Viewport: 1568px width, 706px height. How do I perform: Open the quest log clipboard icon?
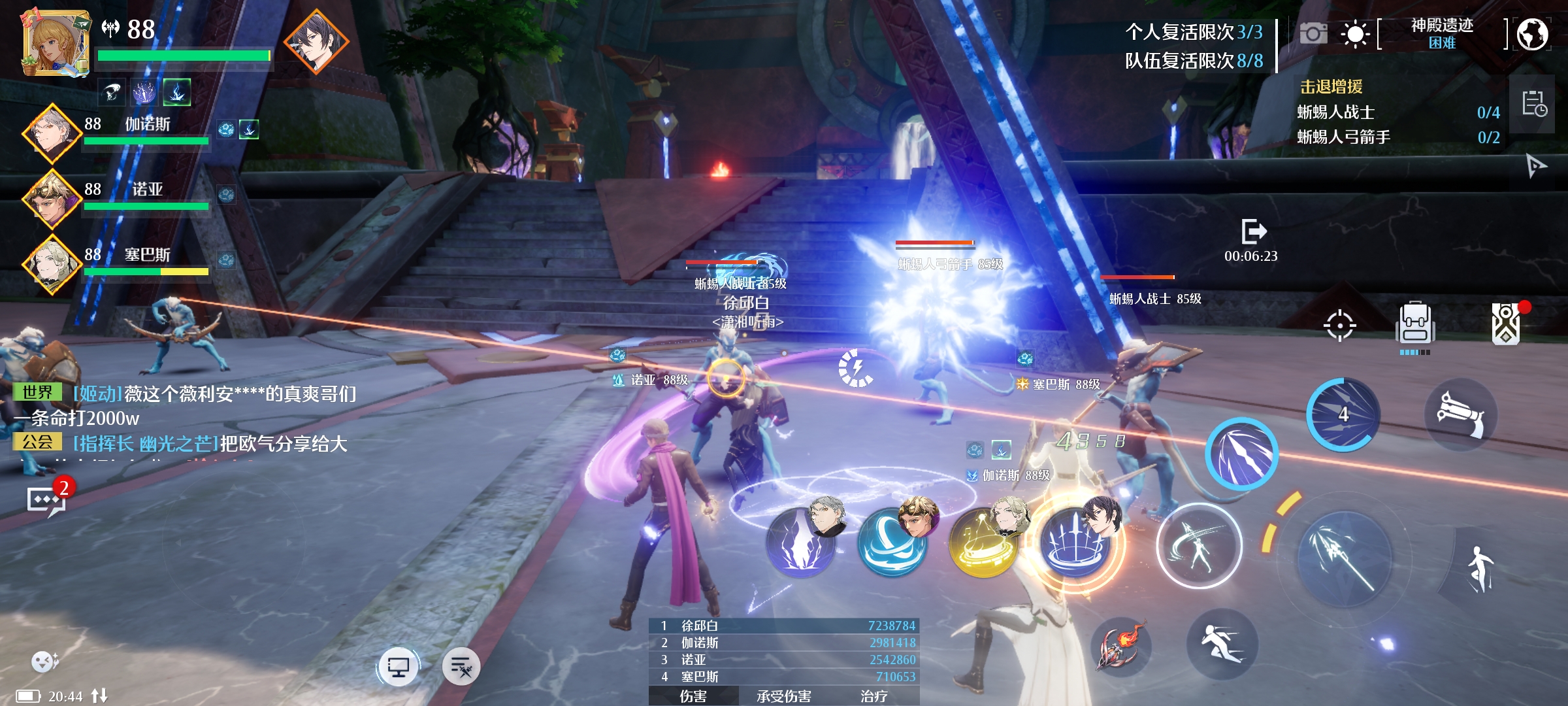[1533, 103]
